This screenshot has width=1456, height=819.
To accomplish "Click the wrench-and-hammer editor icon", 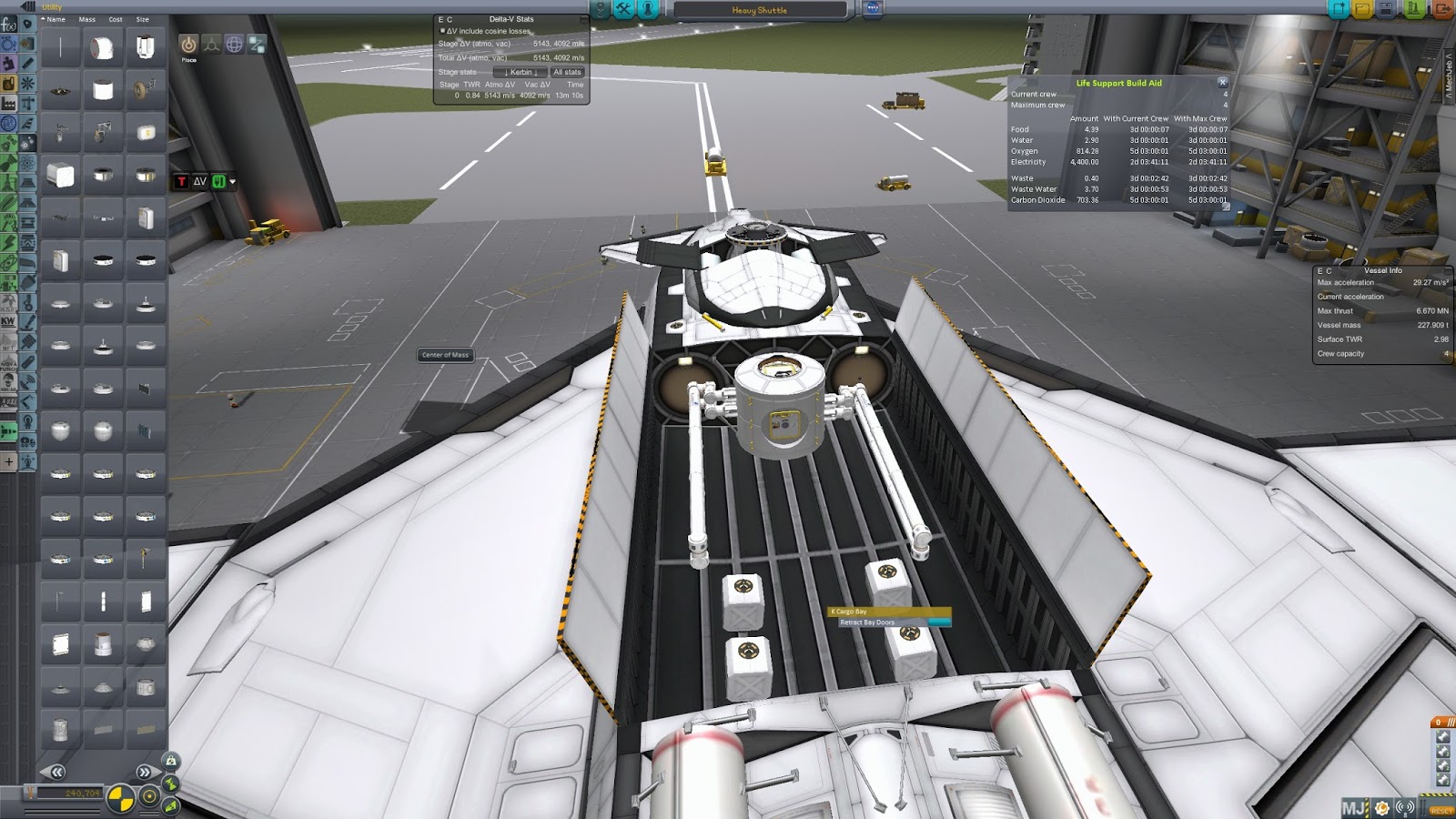I will tap(623, 10).
